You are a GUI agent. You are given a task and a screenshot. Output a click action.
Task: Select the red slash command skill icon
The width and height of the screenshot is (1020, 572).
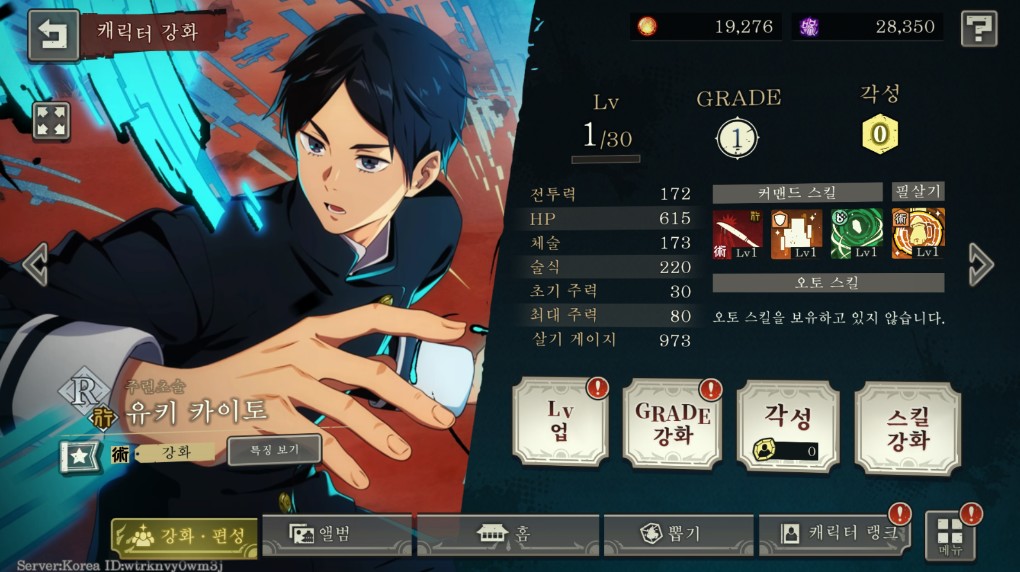click(x=737, y=233)
